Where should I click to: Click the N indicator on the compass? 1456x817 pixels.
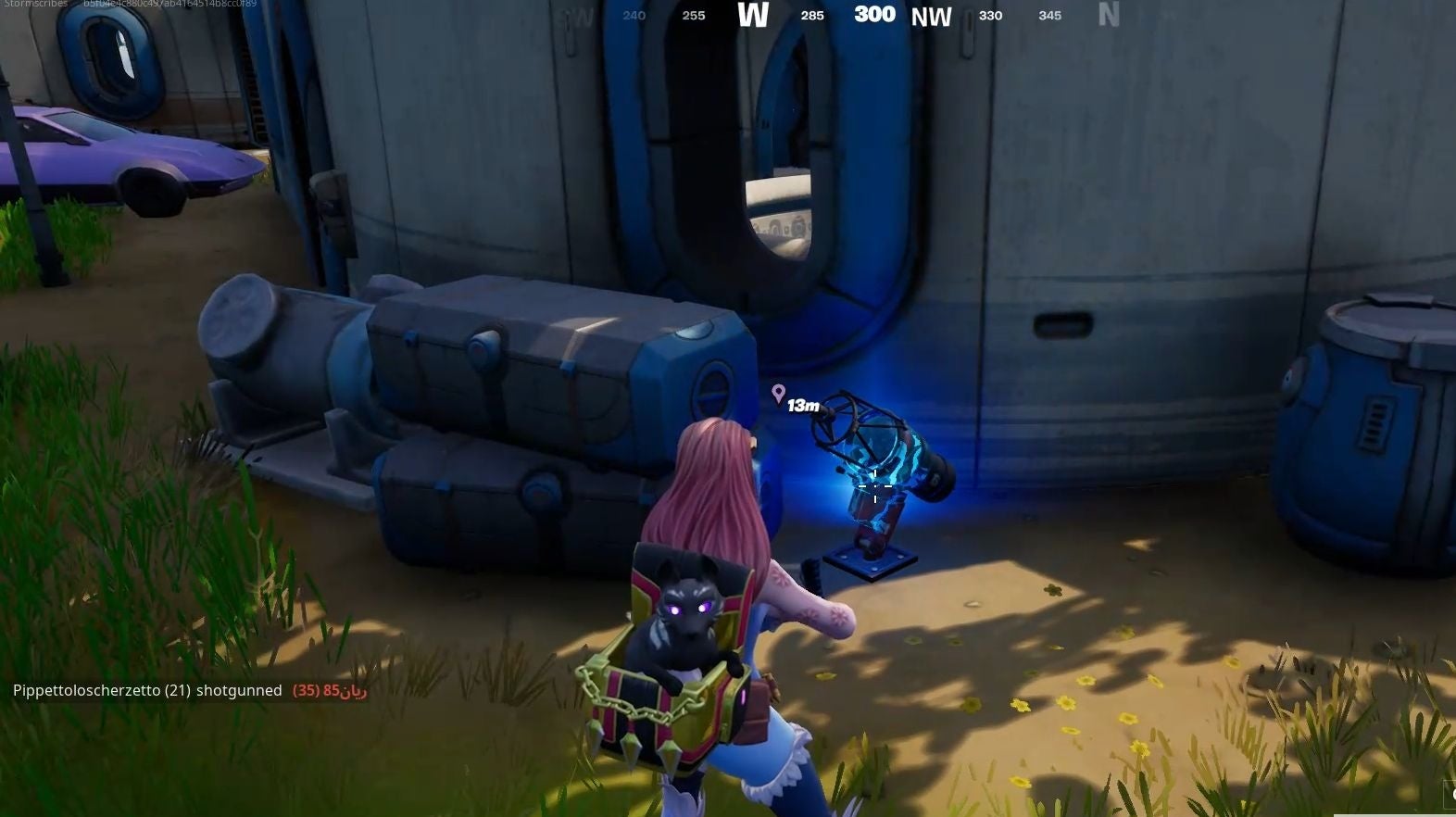(1109, 16)
